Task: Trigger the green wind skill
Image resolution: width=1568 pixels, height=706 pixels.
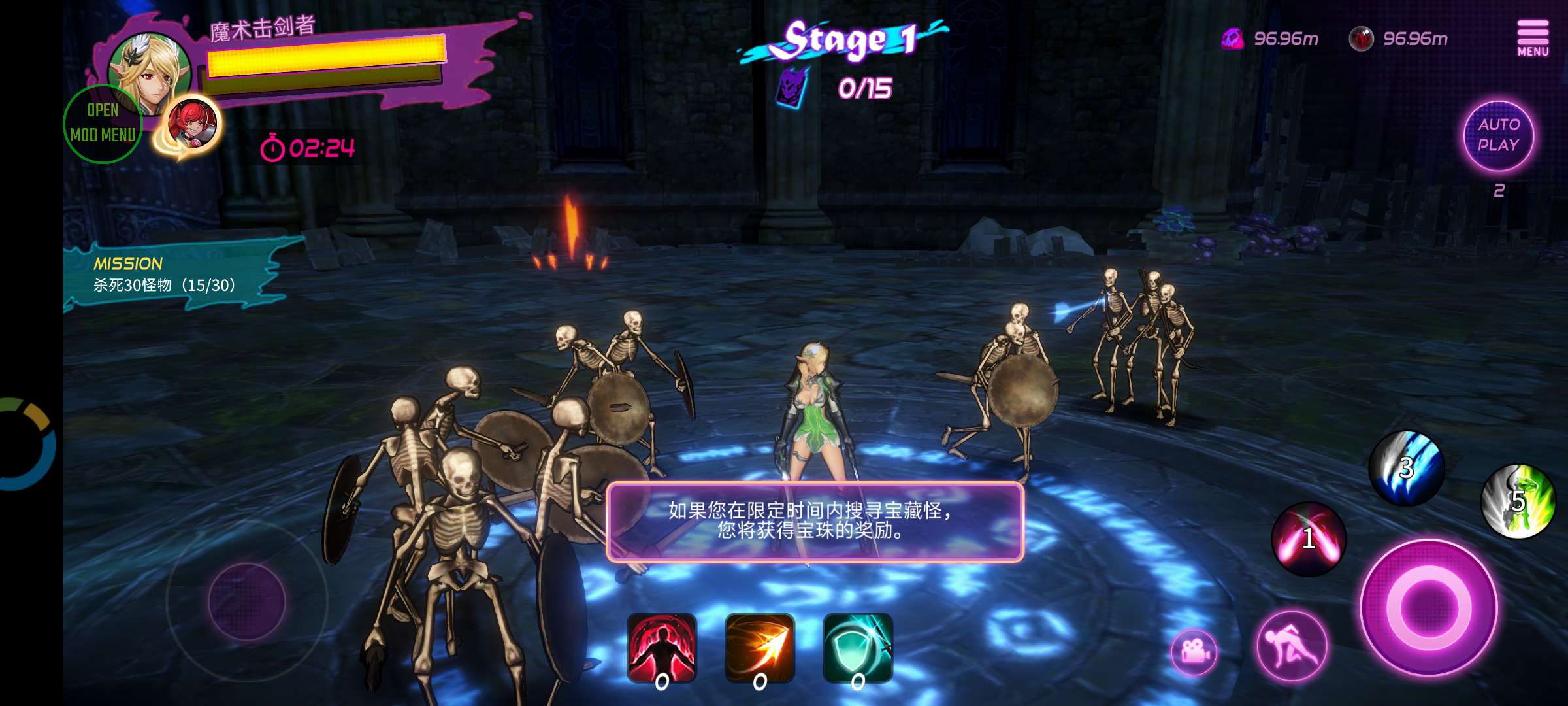Action: [1518, 501]
